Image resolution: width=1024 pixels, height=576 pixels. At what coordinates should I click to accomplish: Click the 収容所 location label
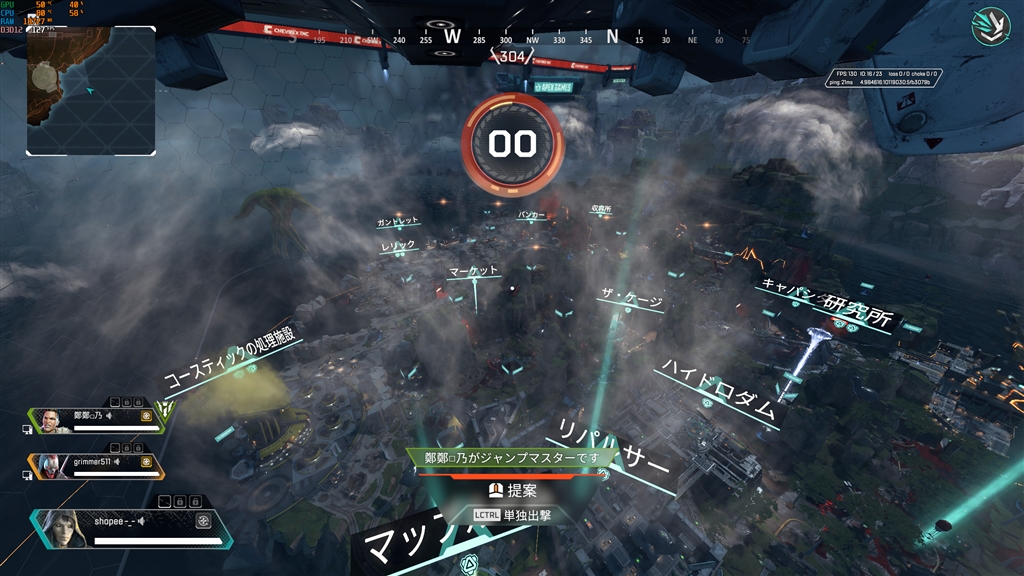click(x=601, y=210)
